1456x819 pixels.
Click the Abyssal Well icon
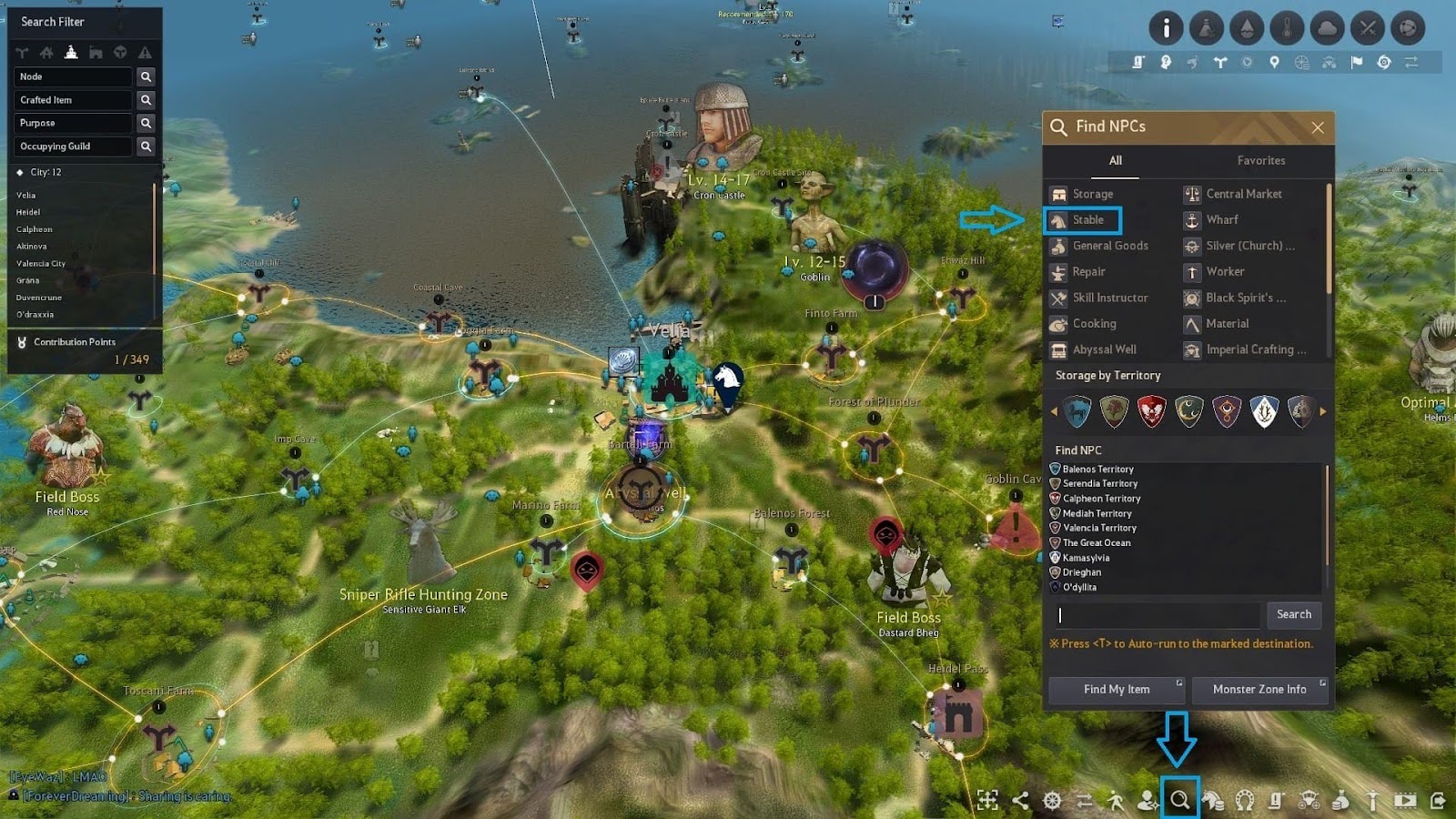pyautogui.click(x=1058, y=349)
